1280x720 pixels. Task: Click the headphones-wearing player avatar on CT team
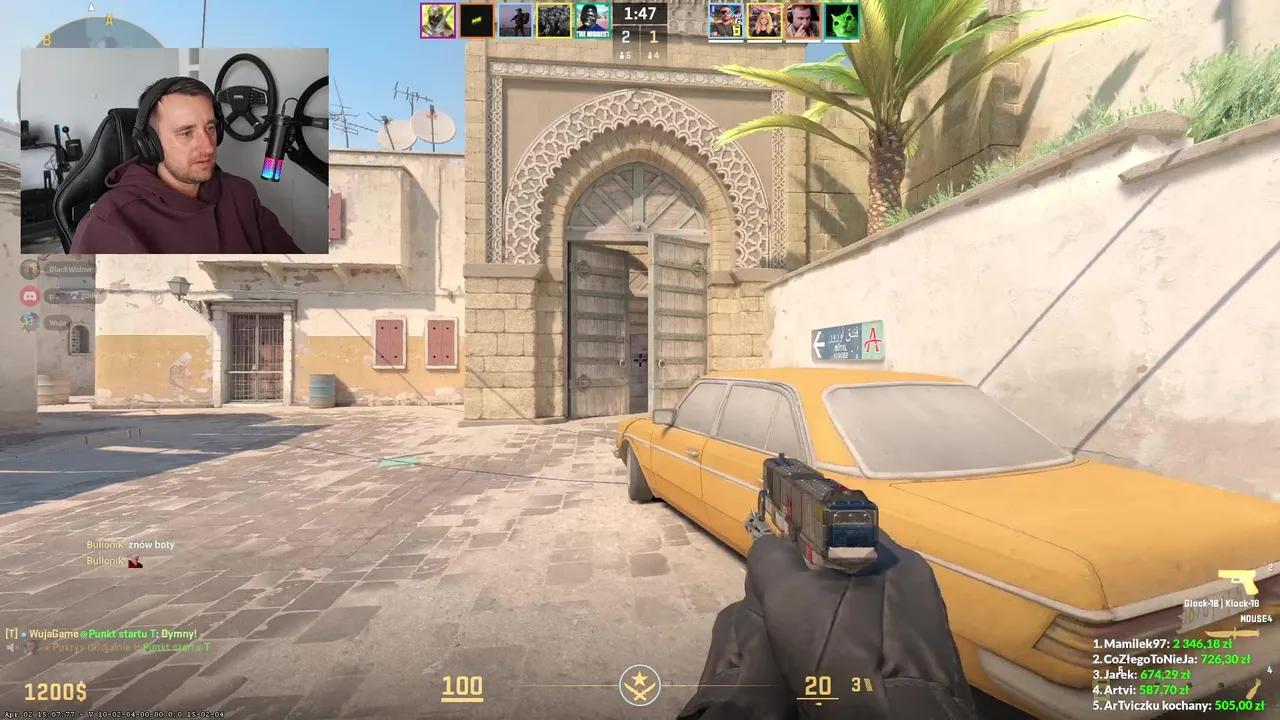(802, 20)
